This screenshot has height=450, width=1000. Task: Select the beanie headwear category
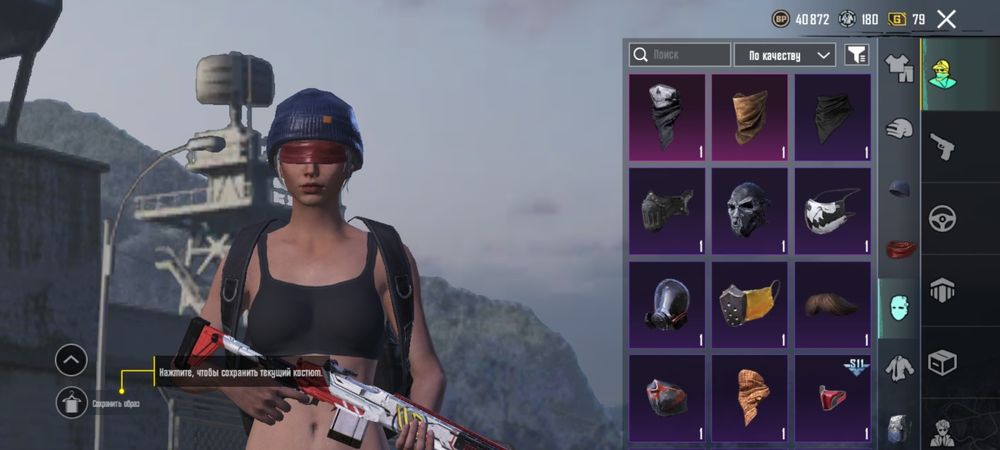(900, 188)
